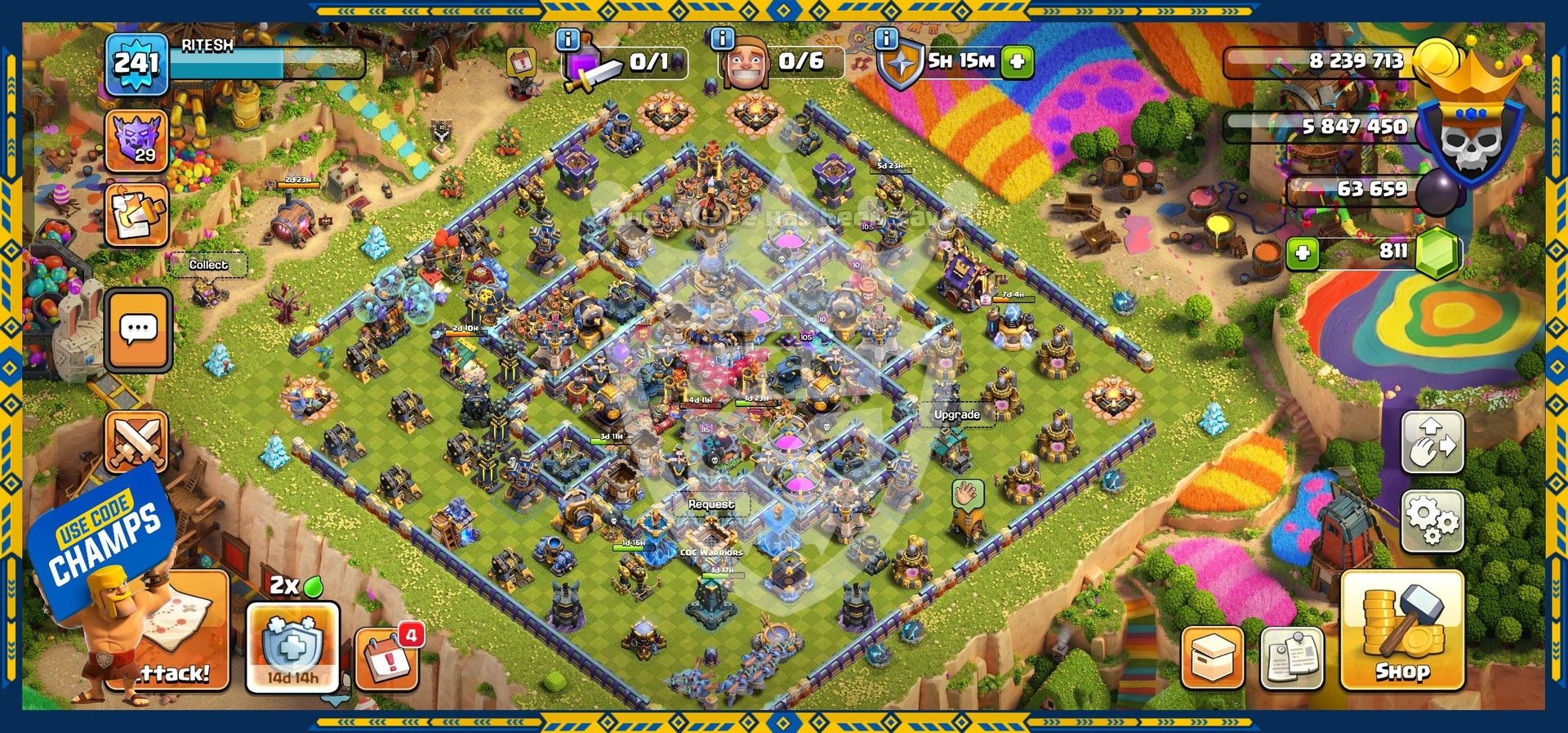Show the shield timer info icon
The image size is (1568, 733).
click(885, 38)
